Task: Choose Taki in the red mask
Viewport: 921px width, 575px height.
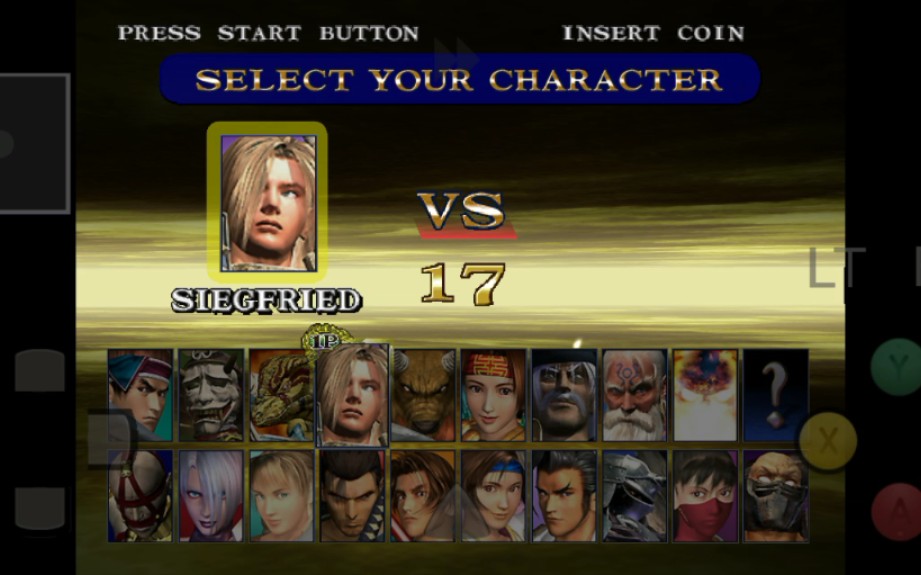Action: pos(705,496)
